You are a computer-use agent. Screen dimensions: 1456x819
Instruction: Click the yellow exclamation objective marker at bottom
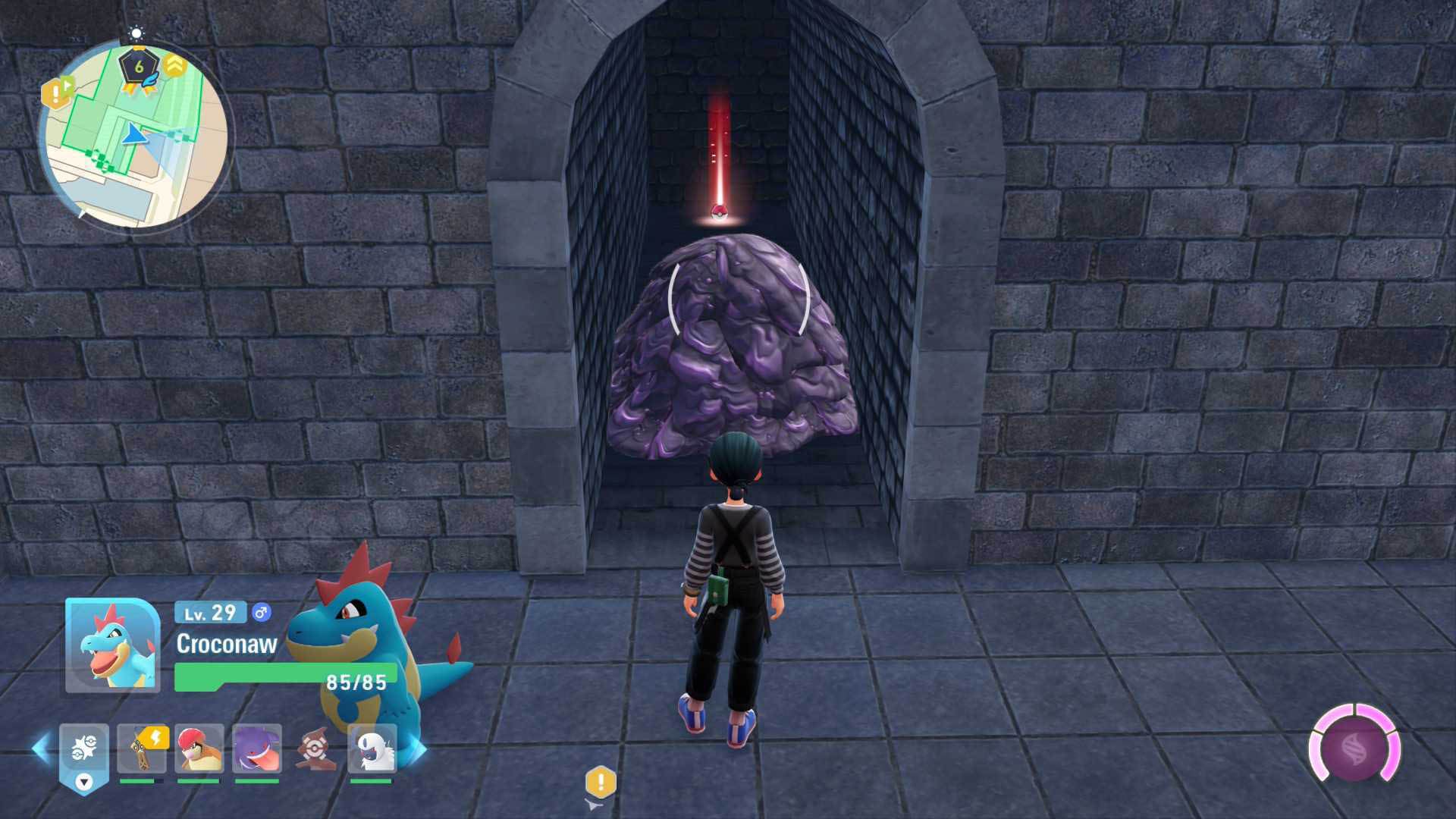point(601,782)
